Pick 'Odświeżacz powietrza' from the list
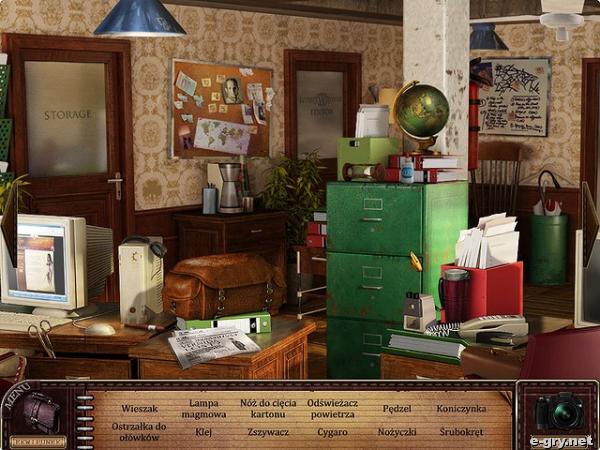 331,408
